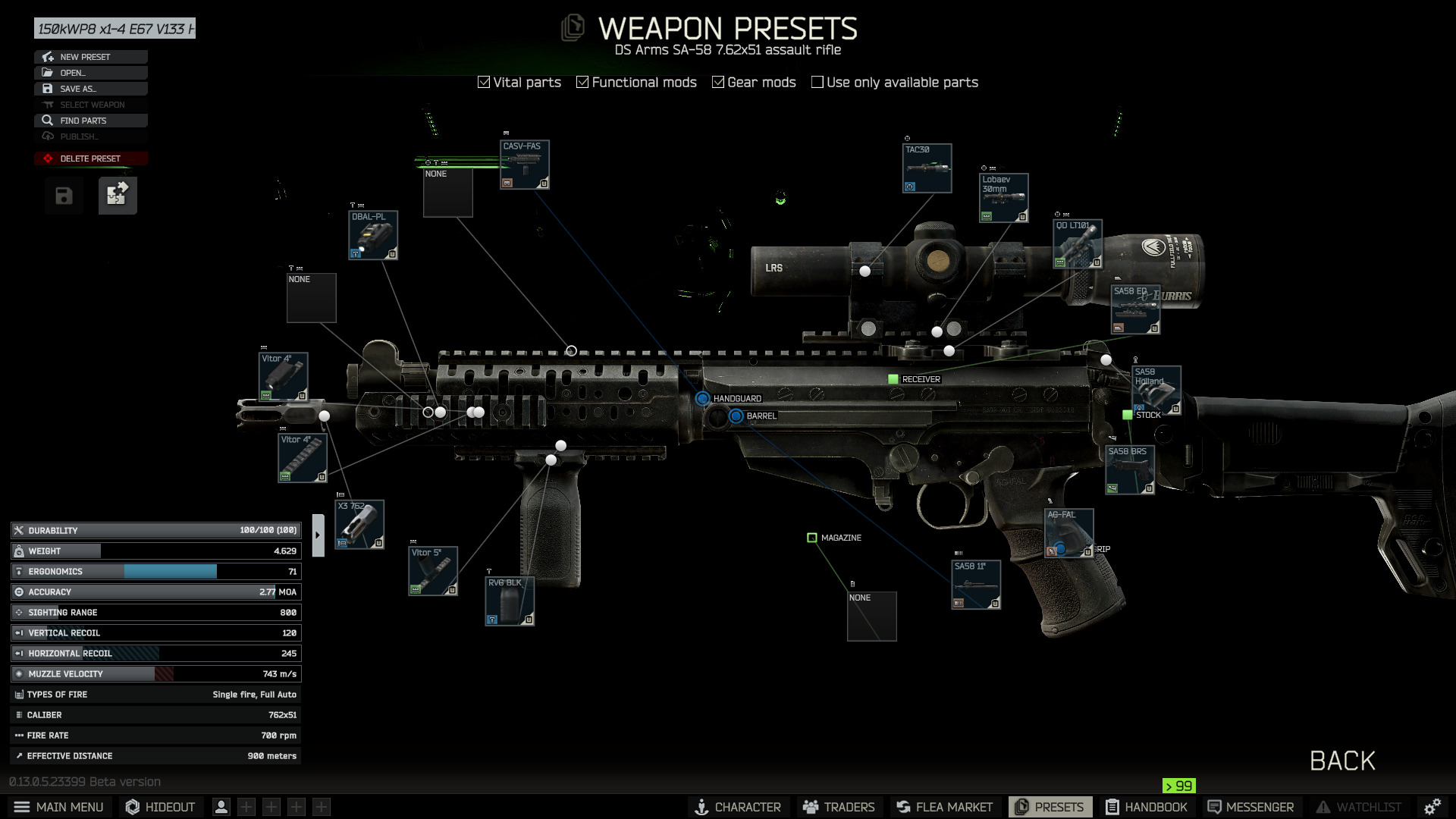Open the Find Parts search
1456x819 pixels.
point(90,121)
